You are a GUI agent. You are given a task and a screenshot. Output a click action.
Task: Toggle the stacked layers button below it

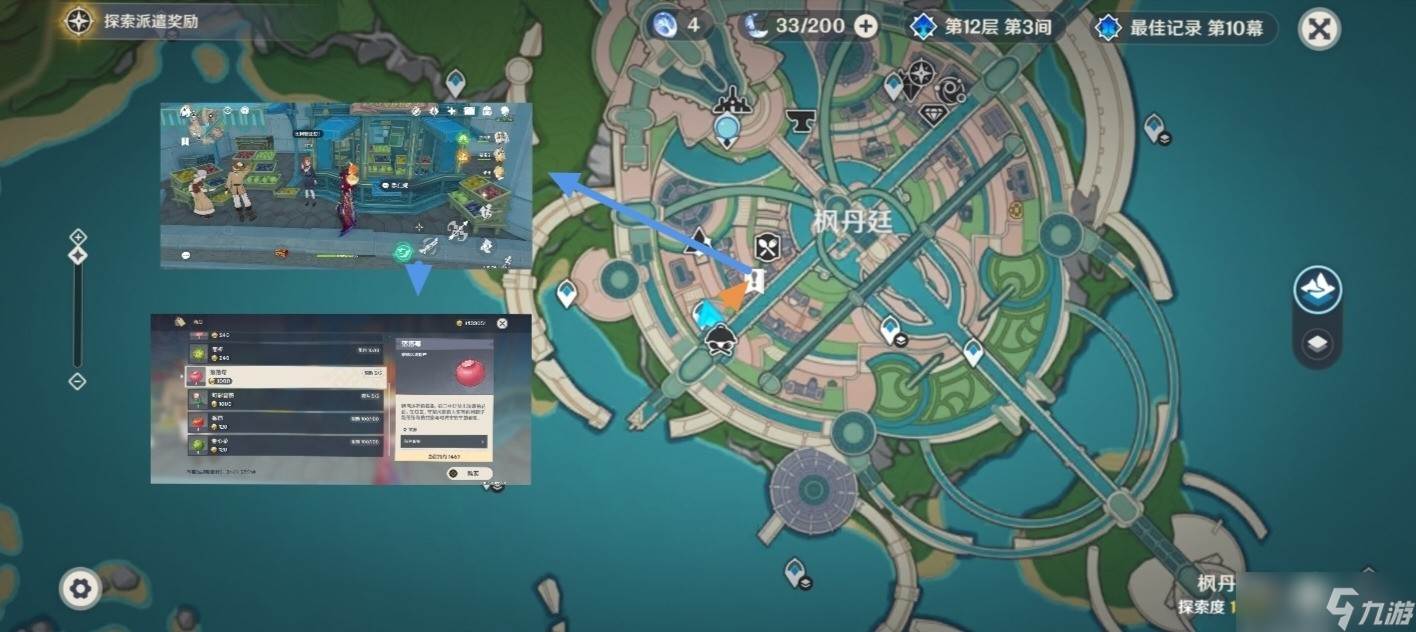click(1317, 345)
